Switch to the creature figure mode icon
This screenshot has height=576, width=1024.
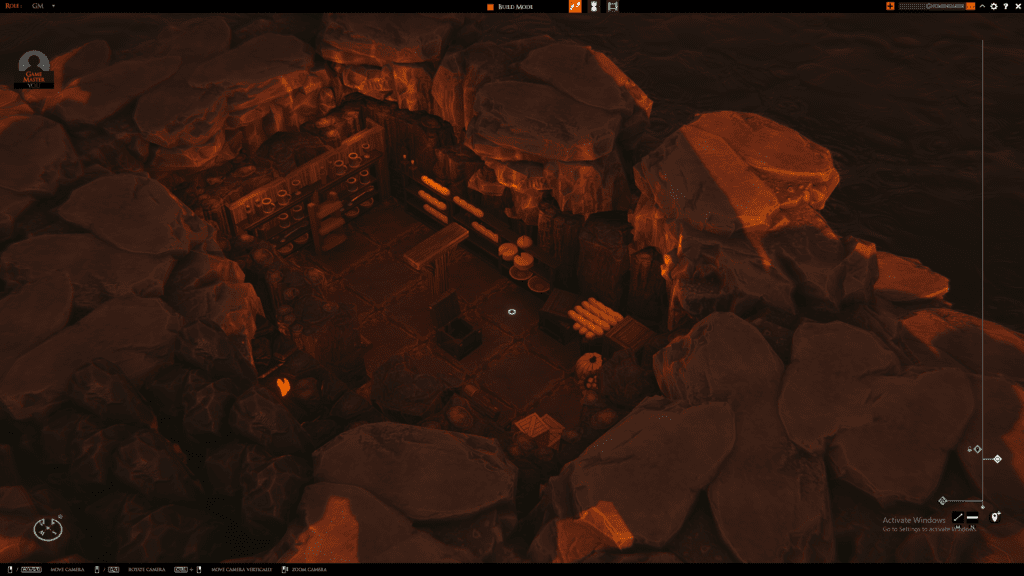pos(593,7)
